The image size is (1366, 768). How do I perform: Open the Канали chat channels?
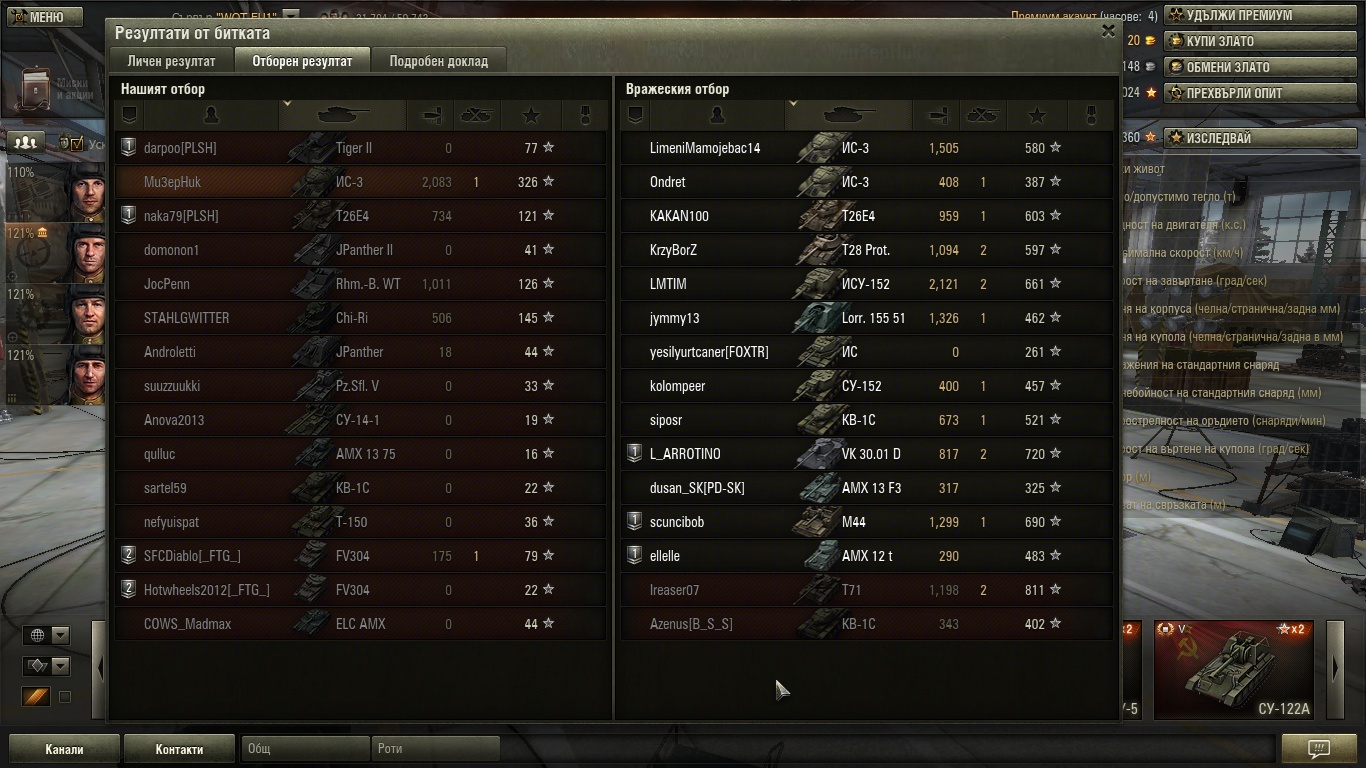click(x=64, y=748)
